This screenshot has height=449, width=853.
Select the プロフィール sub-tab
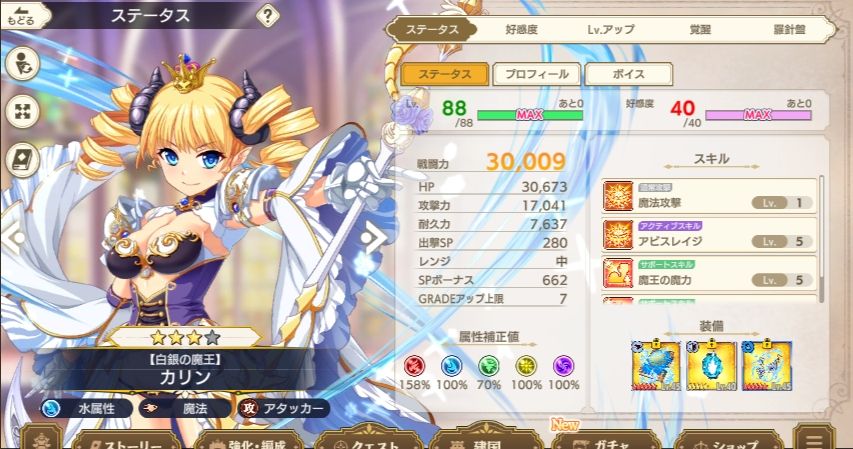click(535, 74)
